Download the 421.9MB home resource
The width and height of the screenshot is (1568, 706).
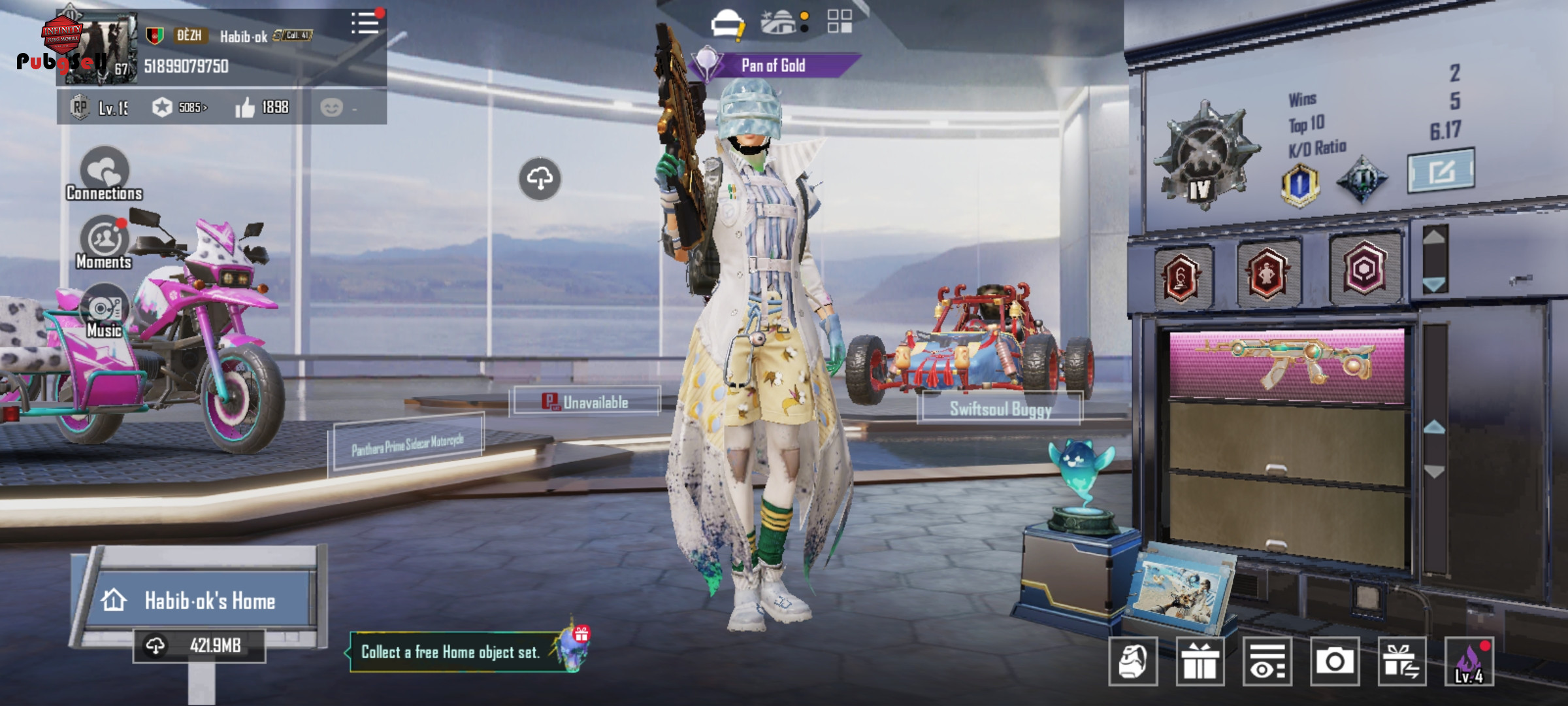[199, 646]
